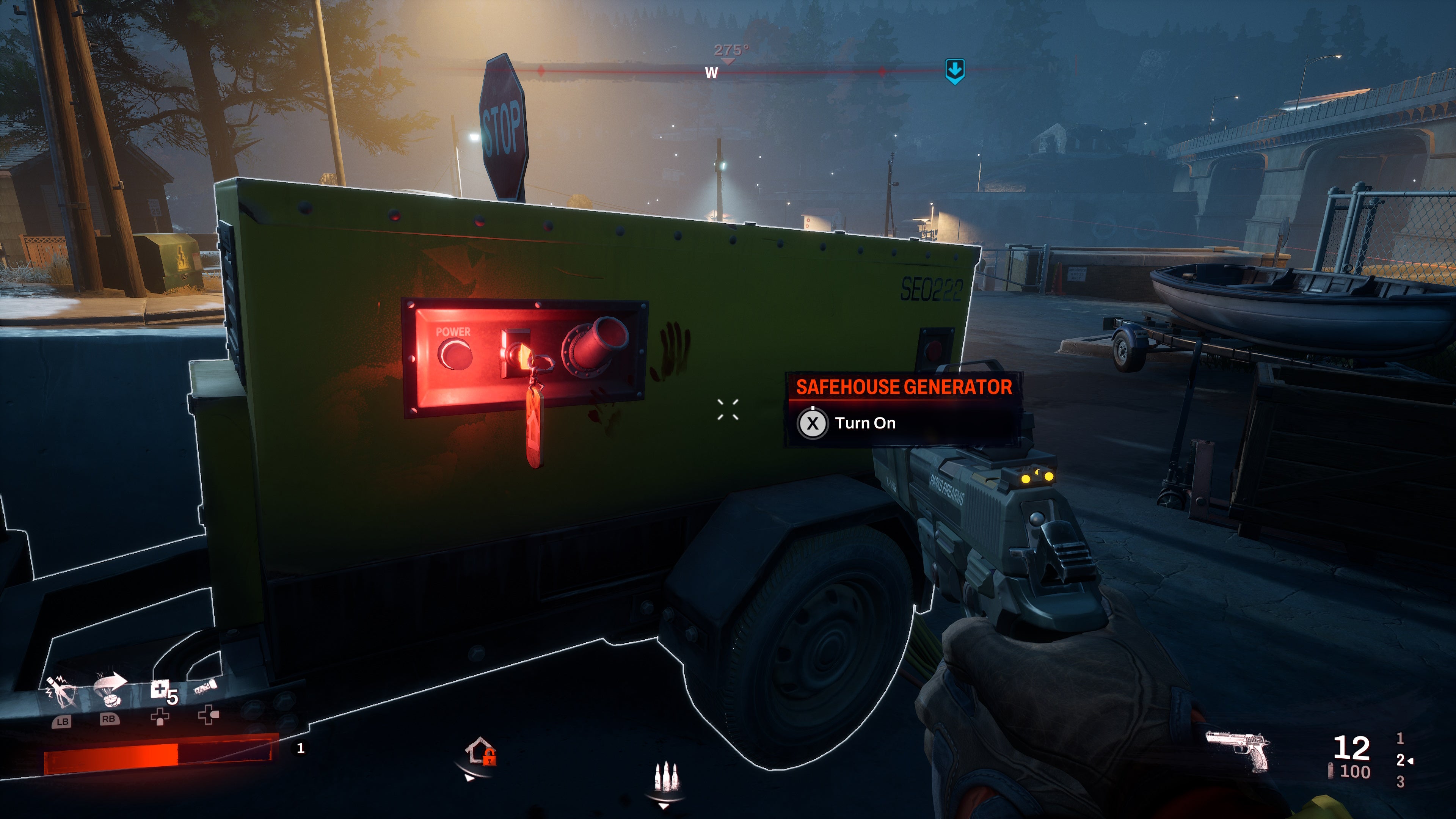Select weapon slot 2 in the loadout list
This screenshot has width=1456, height=819.
(1401, 760)
